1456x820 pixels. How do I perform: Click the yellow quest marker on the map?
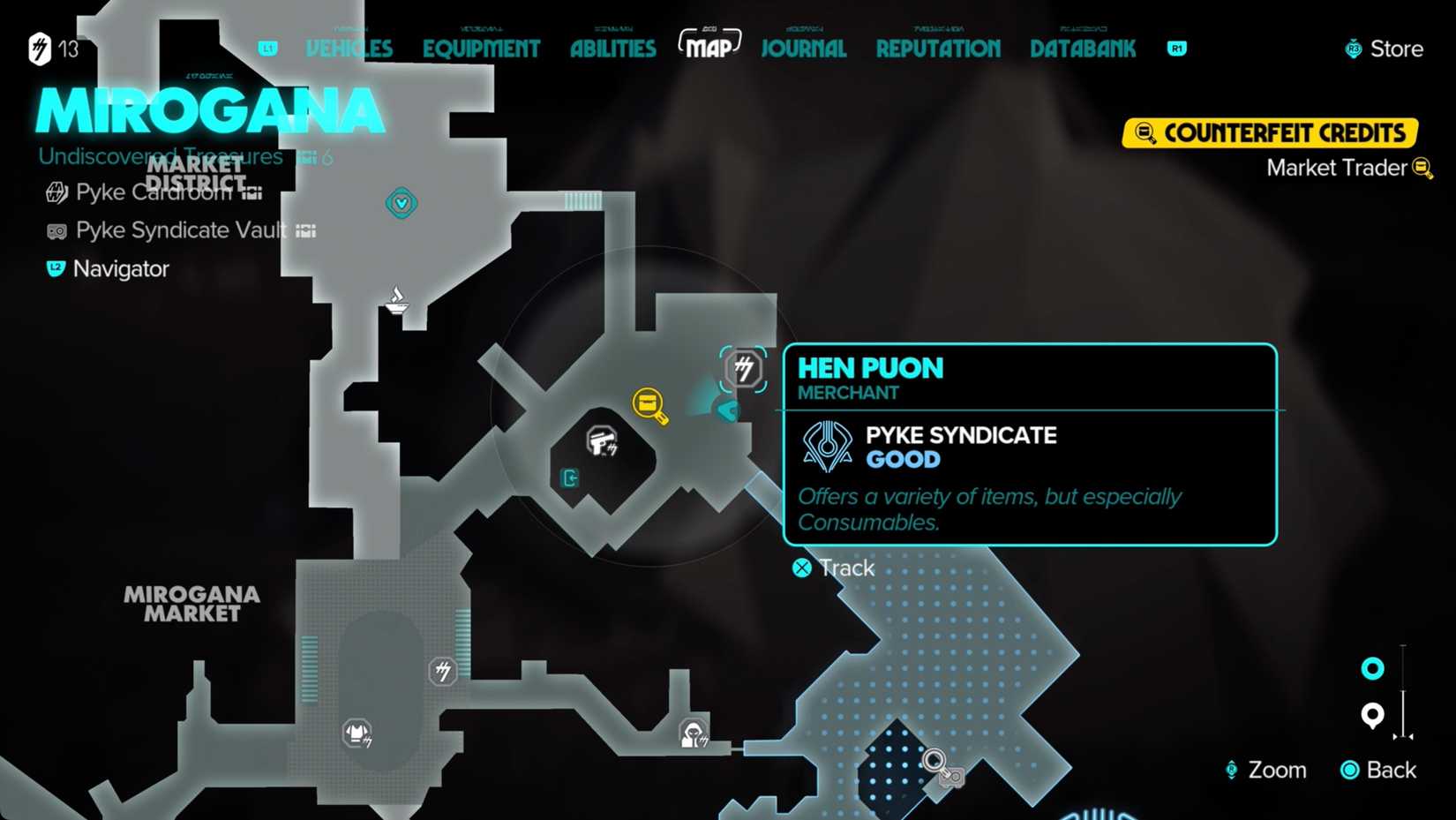(649, 404)
